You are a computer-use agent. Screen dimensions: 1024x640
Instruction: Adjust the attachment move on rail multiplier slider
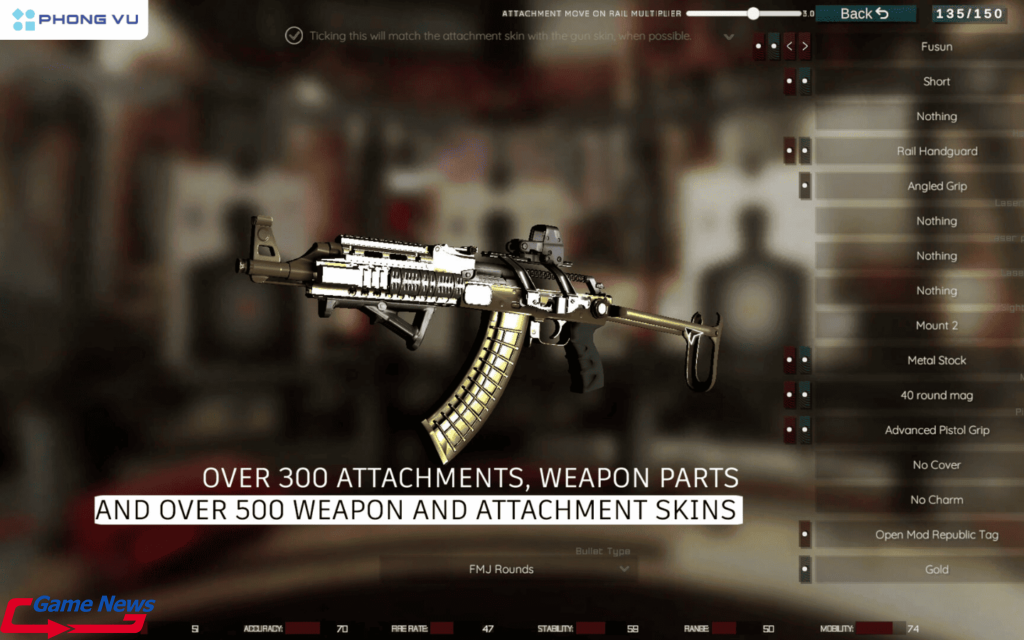753,14
